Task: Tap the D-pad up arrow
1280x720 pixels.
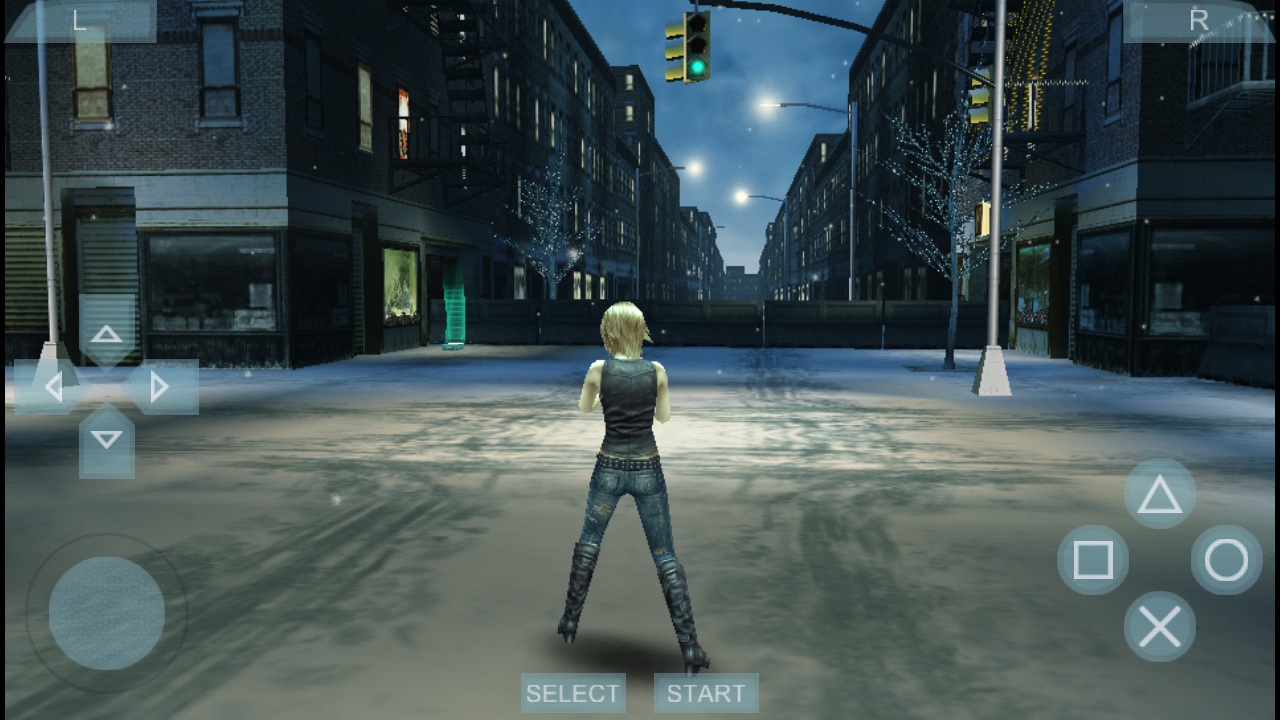Action: pyautogui.click(x=107, y=334)
